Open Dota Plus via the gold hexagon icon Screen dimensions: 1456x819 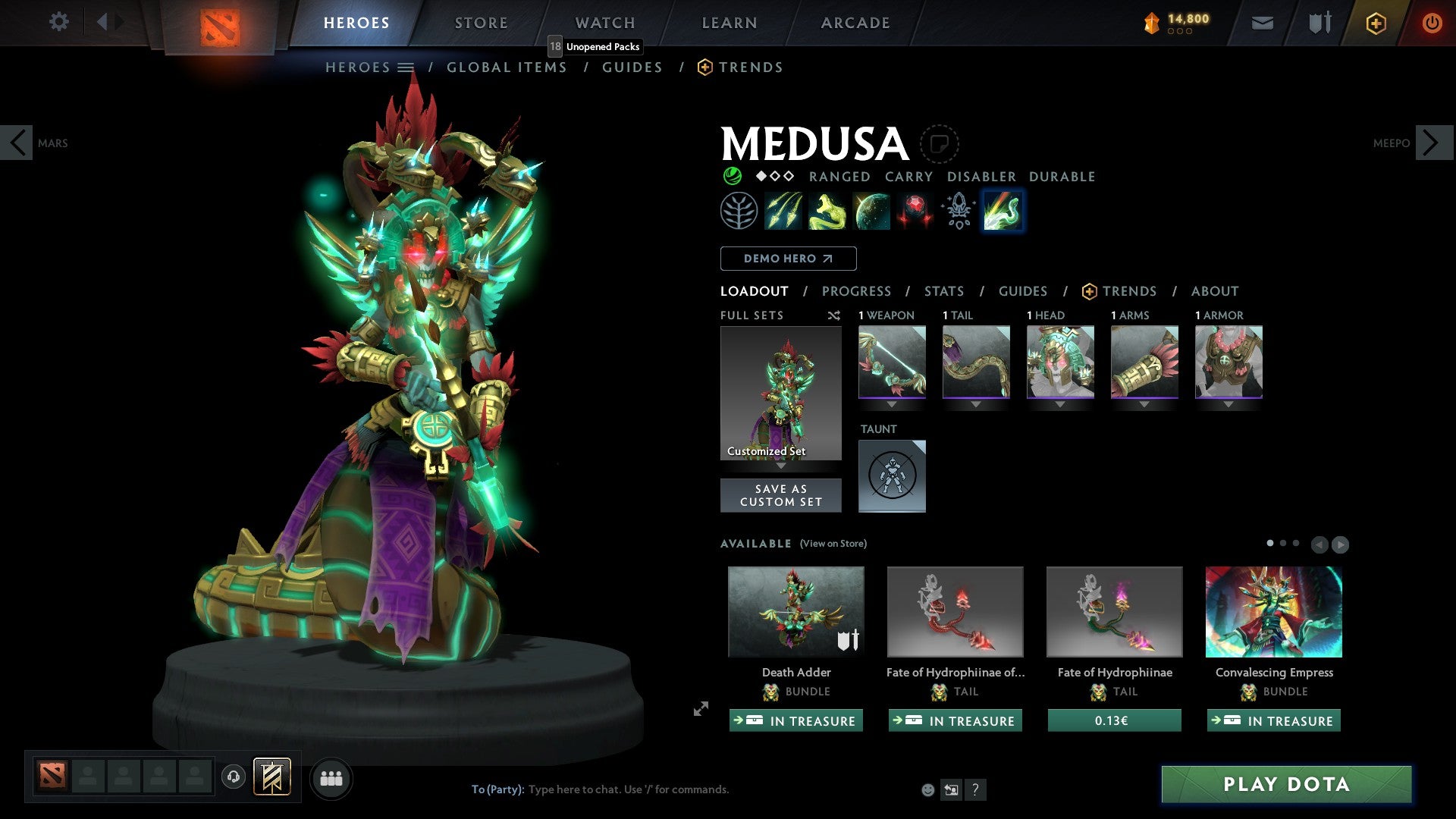[1375, 23]
